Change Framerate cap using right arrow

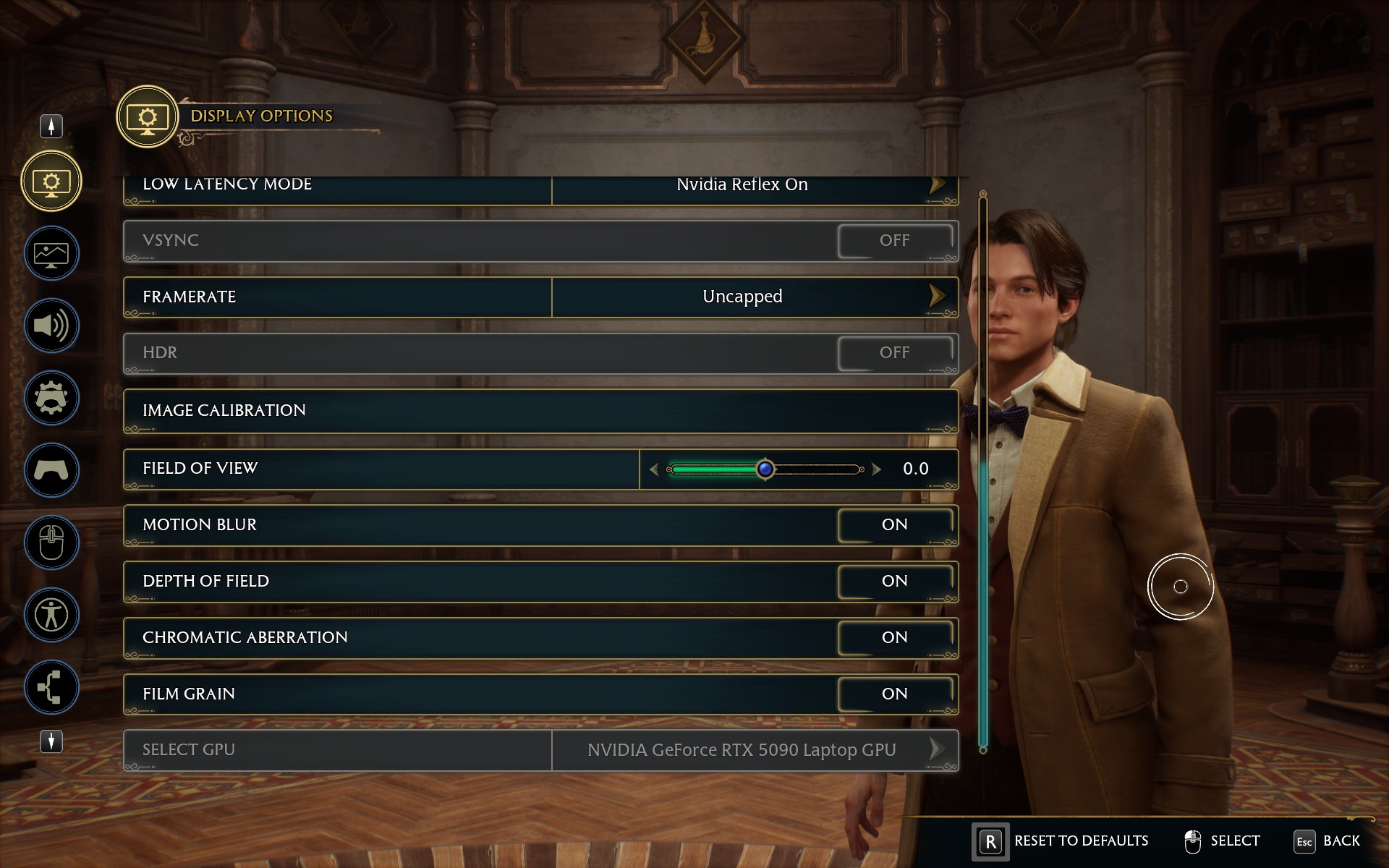coord(937,296)
